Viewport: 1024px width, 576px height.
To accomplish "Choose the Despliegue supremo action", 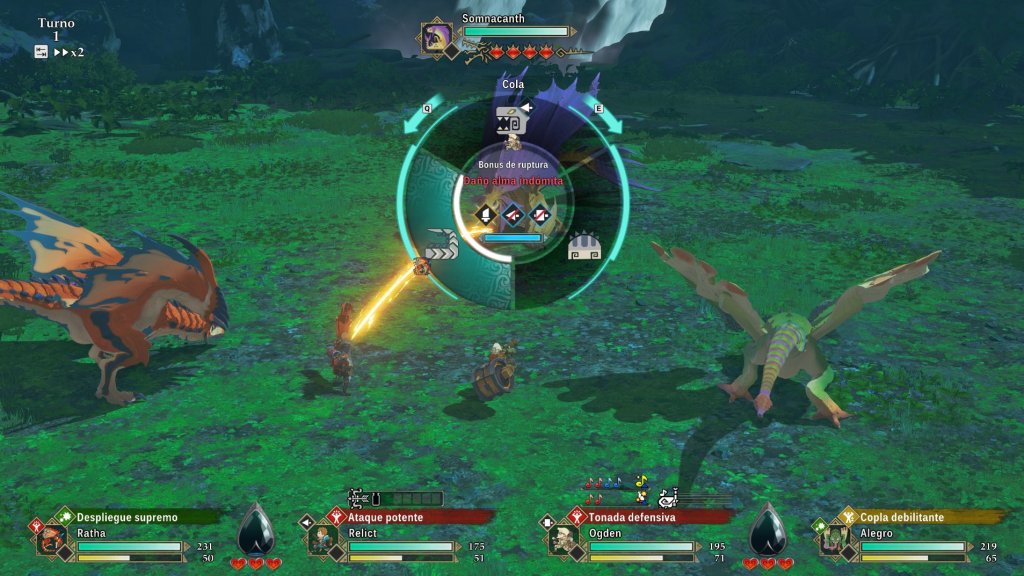I will tap(127, 517).
